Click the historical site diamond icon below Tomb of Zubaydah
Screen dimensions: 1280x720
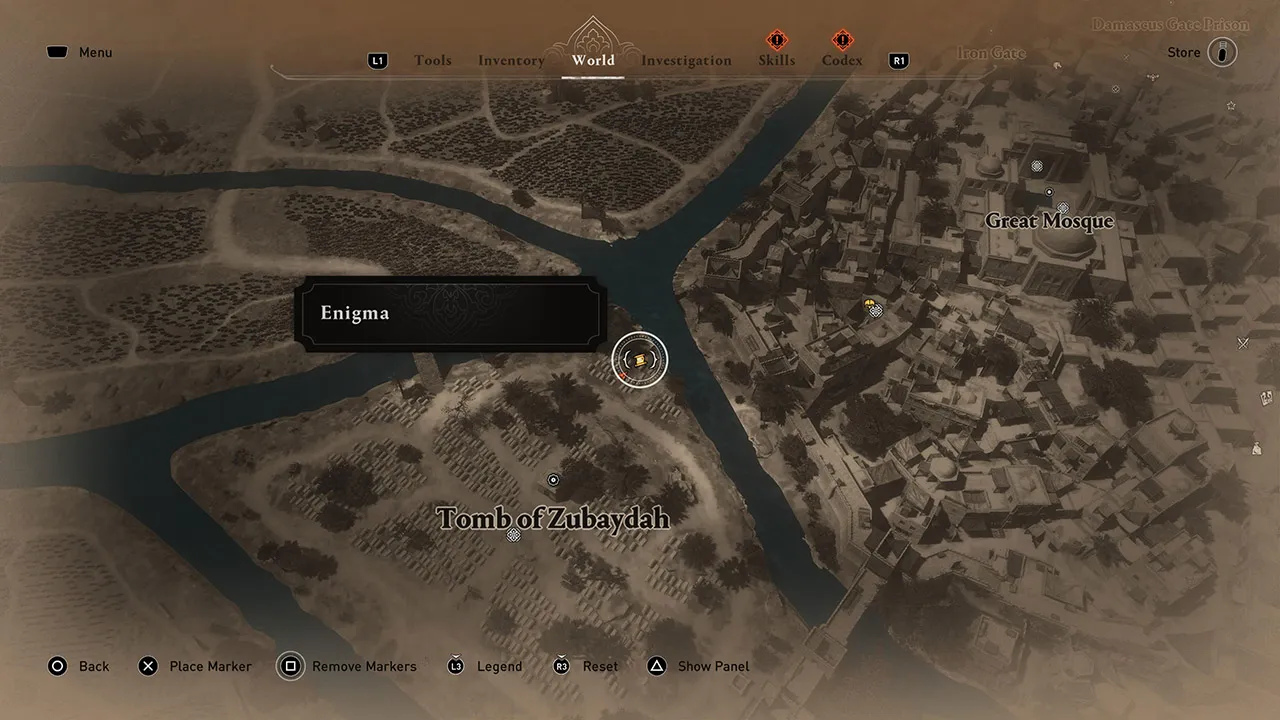513,535
